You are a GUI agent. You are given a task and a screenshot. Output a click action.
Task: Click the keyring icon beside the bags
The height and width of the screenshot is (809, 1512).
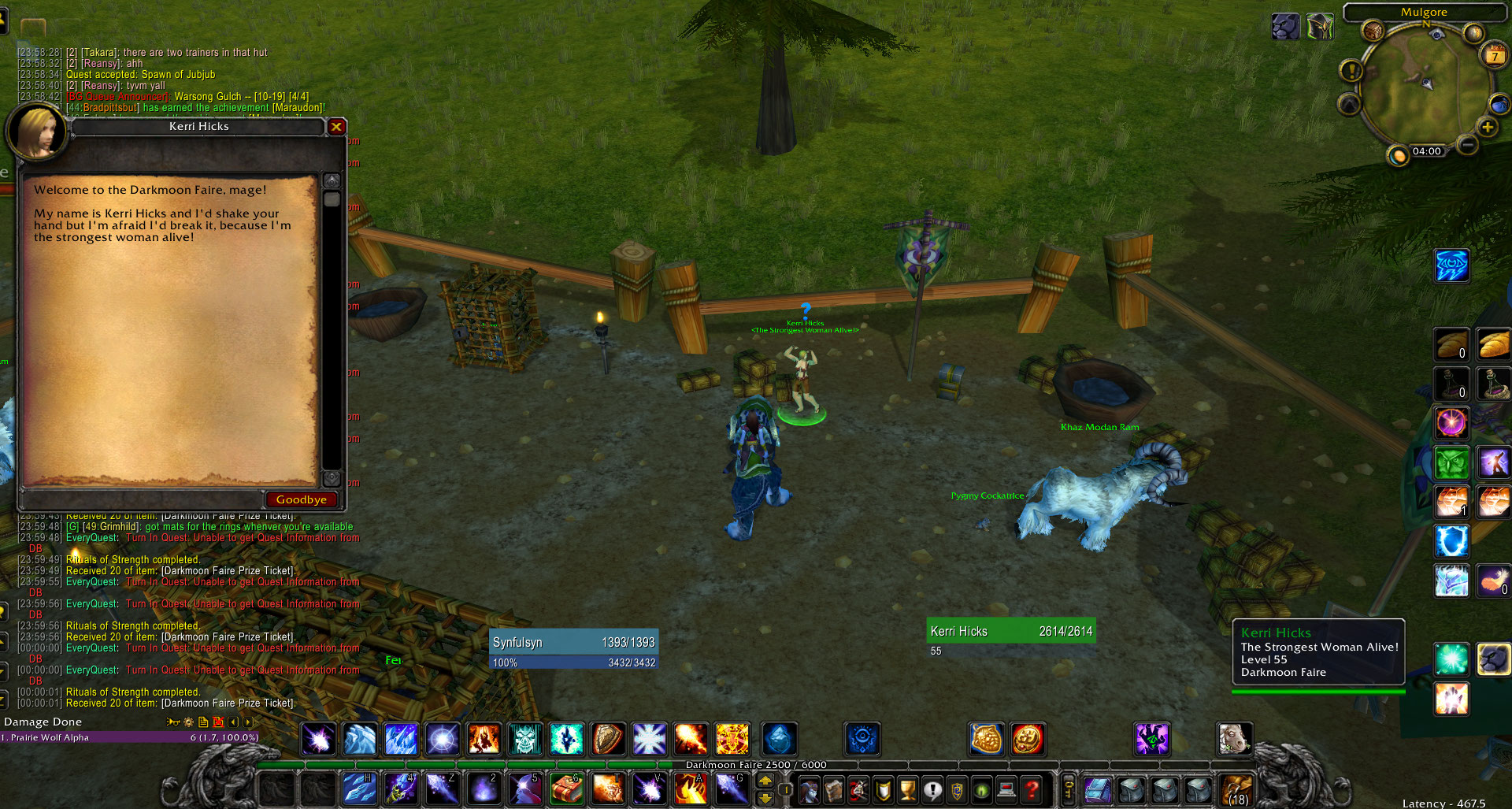click(1069, 789)
